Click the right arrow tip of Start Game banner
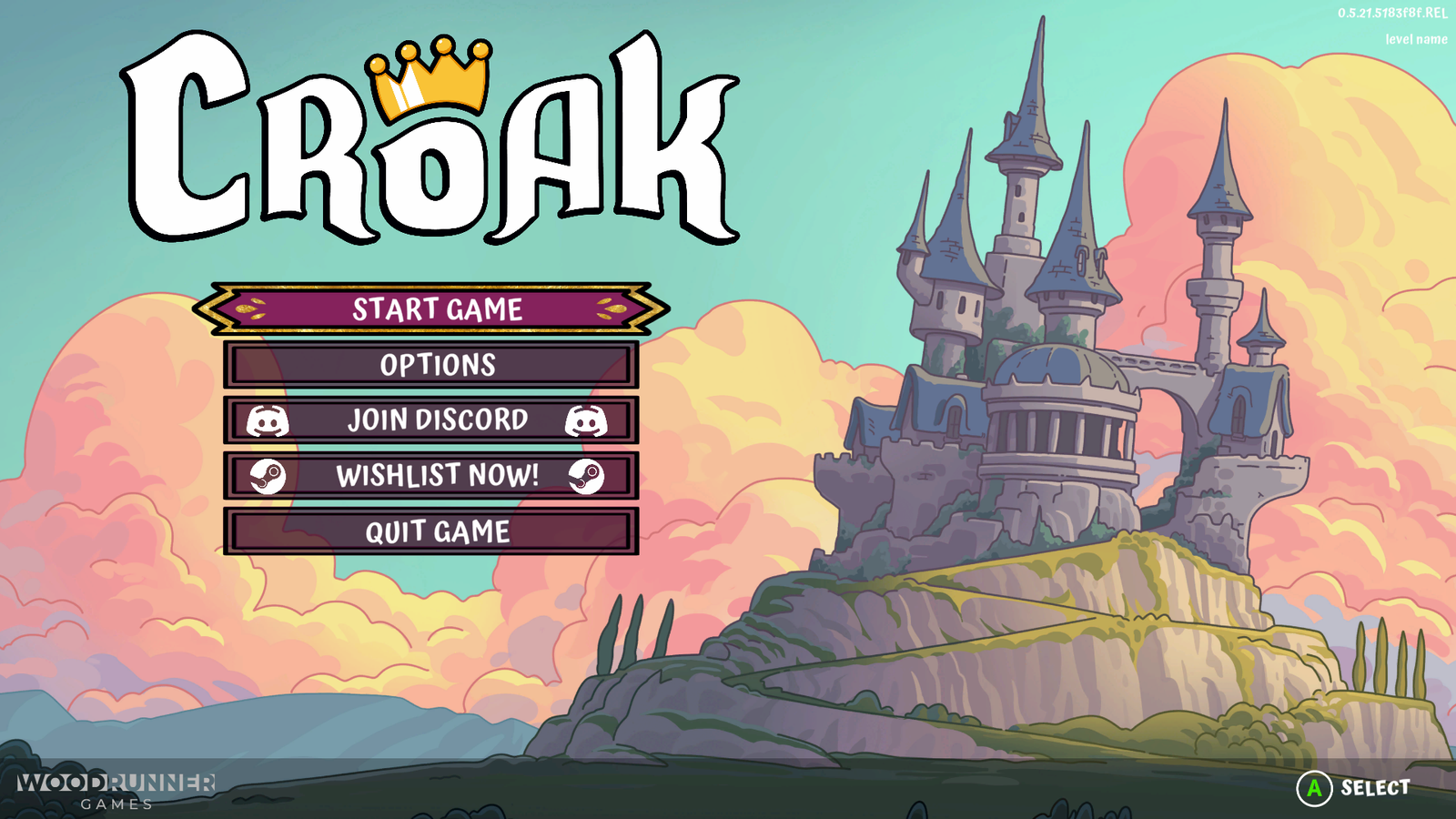Screen dimensions: 1456x819 pyautogui.click(x=662, y=308)
